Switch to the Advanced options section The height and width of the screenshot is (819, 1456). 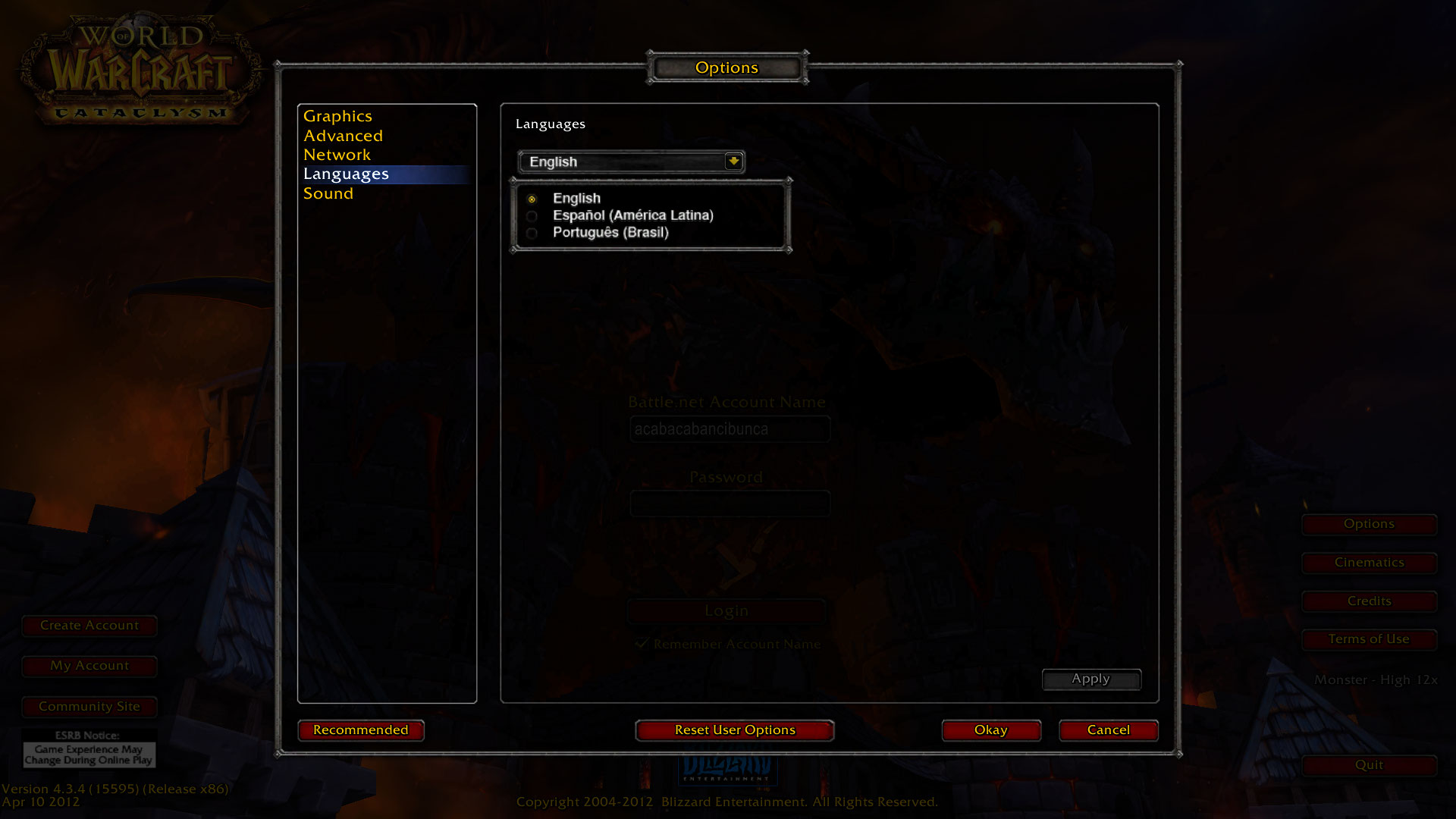click(x=343, y=136)
